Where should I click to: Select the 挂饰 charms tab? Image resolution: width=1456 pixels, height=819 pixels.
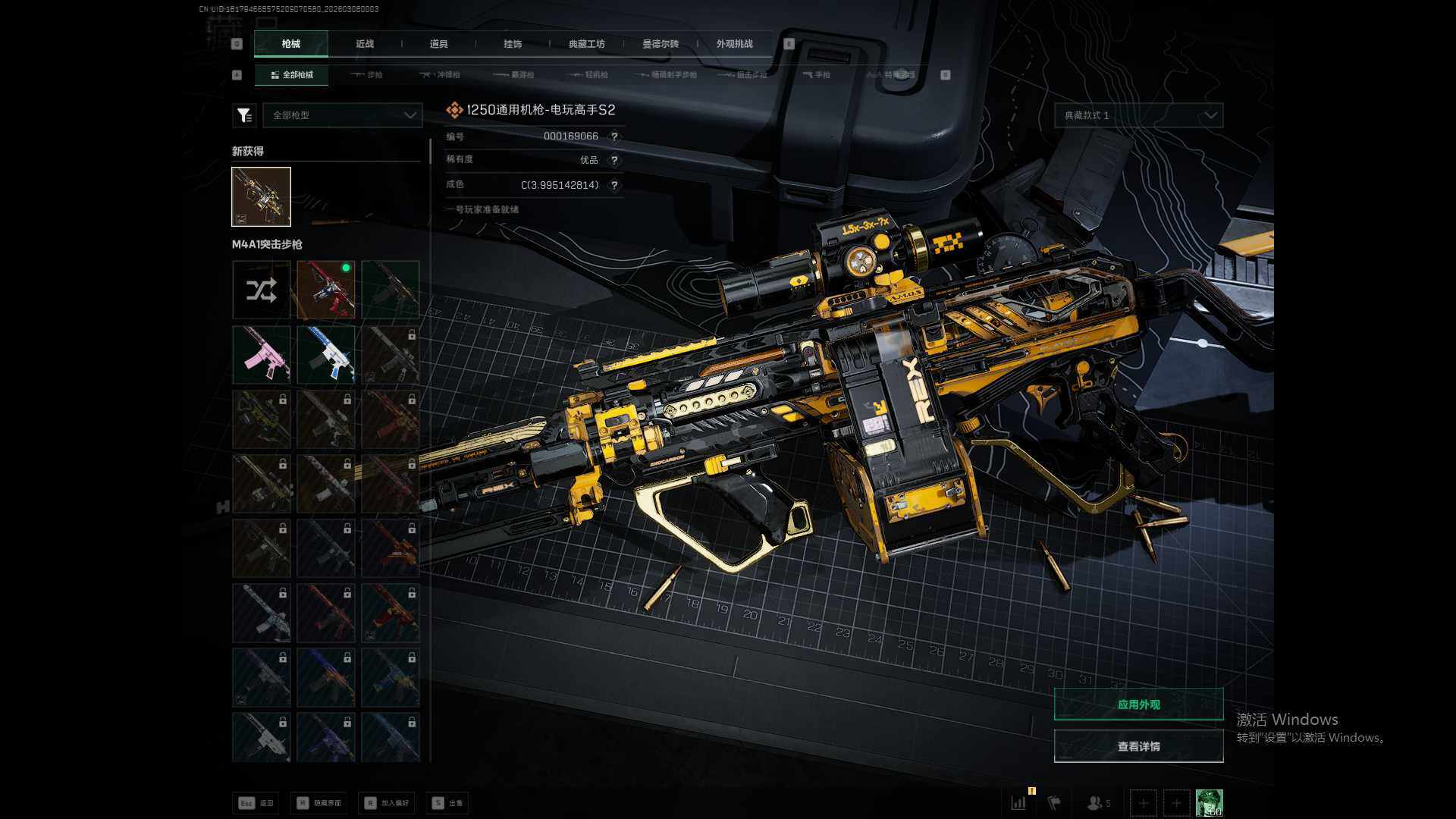513,44
